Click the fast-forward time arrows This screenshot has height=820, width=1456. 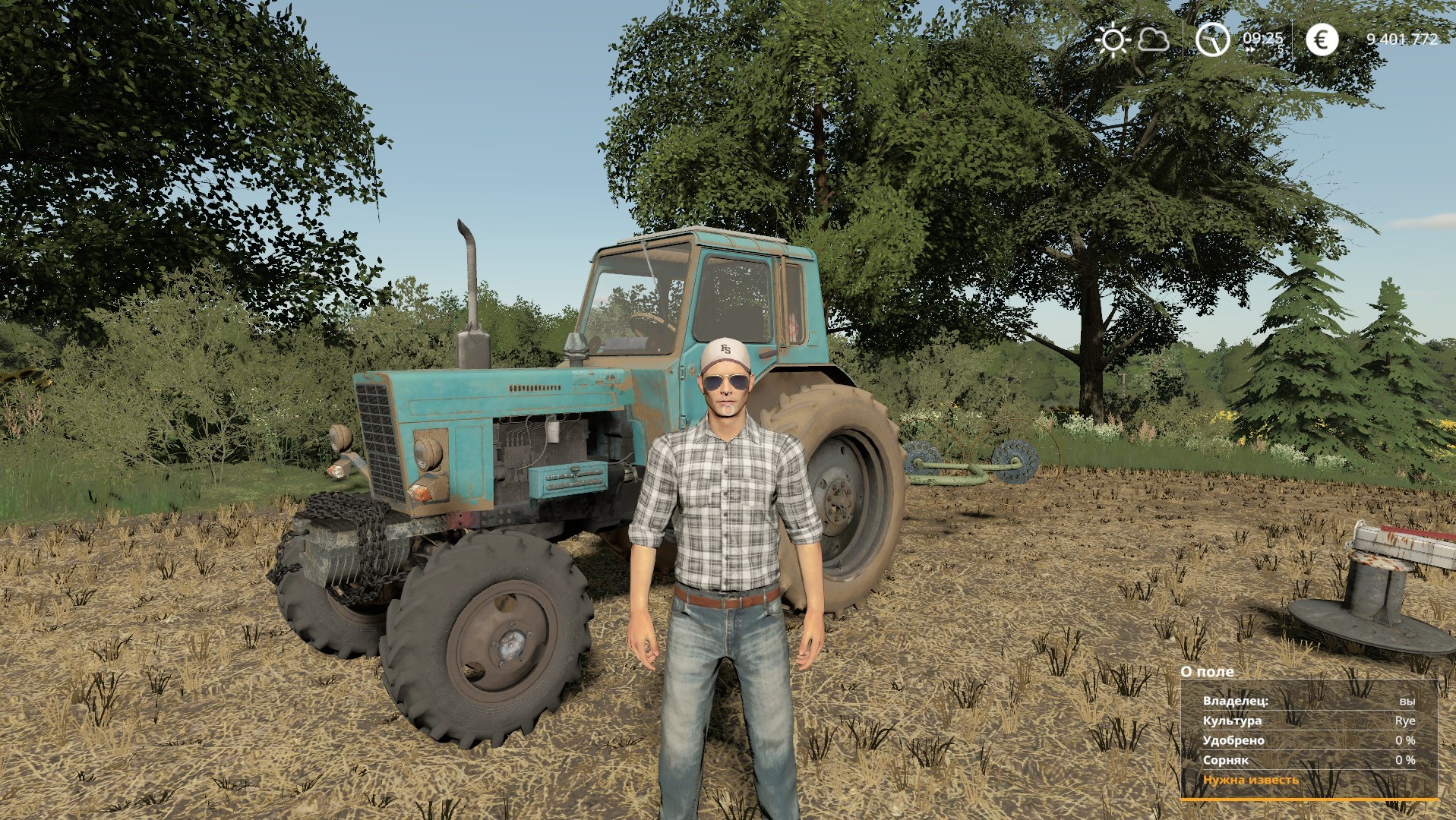[1250, 48]
